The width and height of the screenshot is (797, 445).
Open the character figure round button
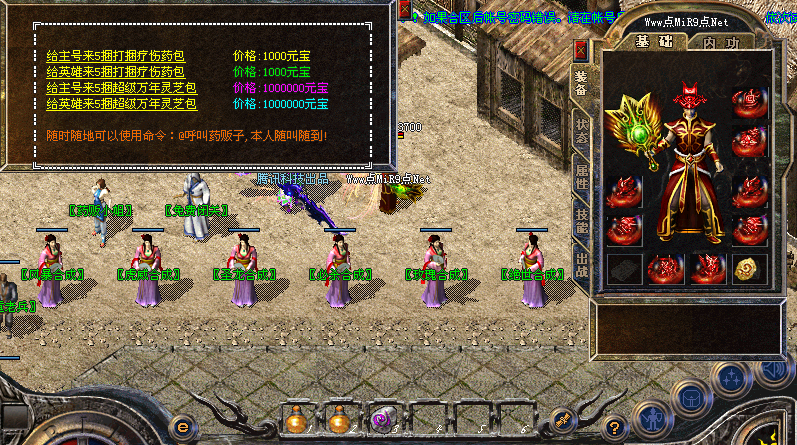click(651, 417)
